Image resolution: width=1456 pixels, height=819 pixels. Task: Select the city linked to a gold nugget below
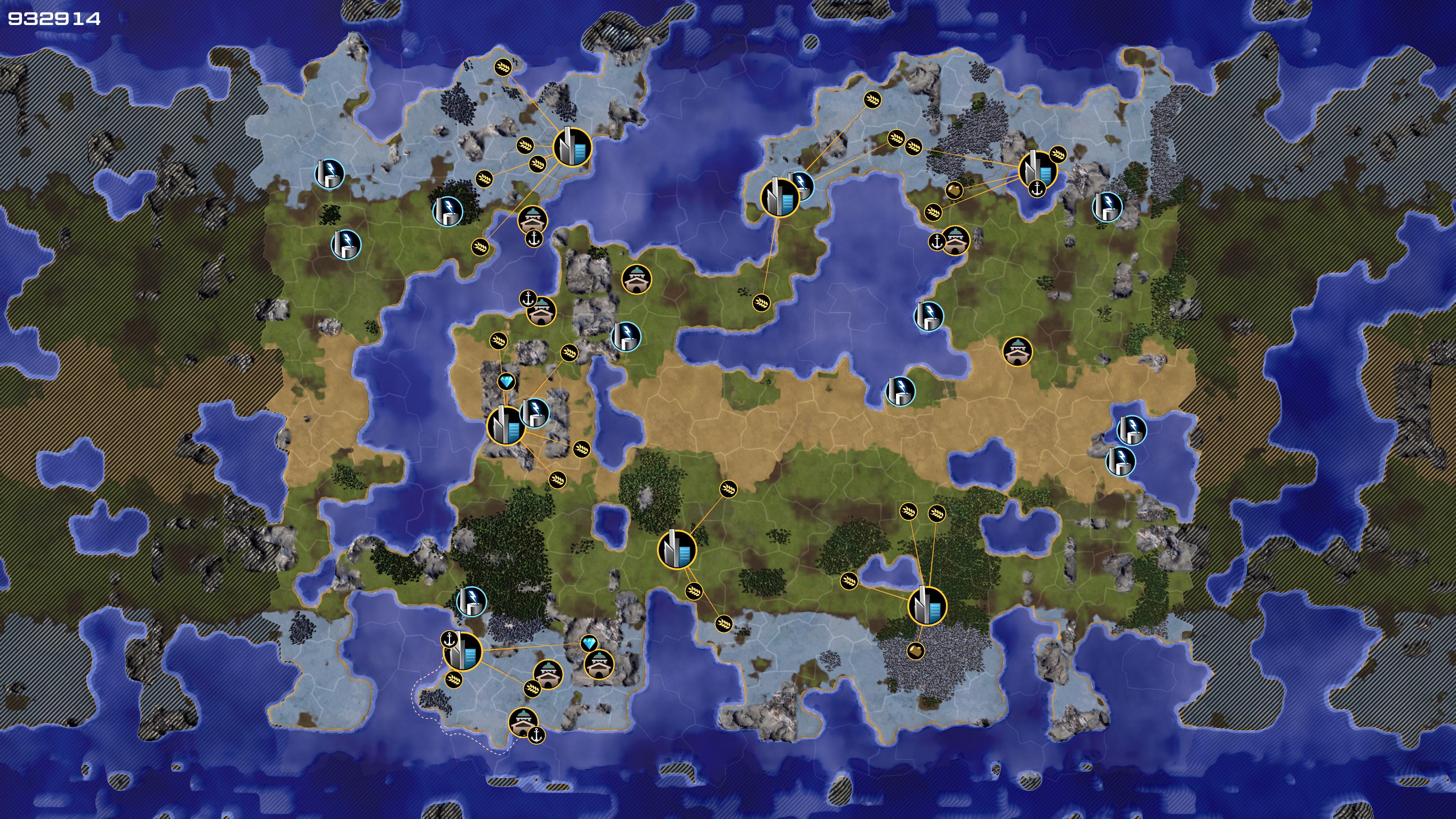927,606
